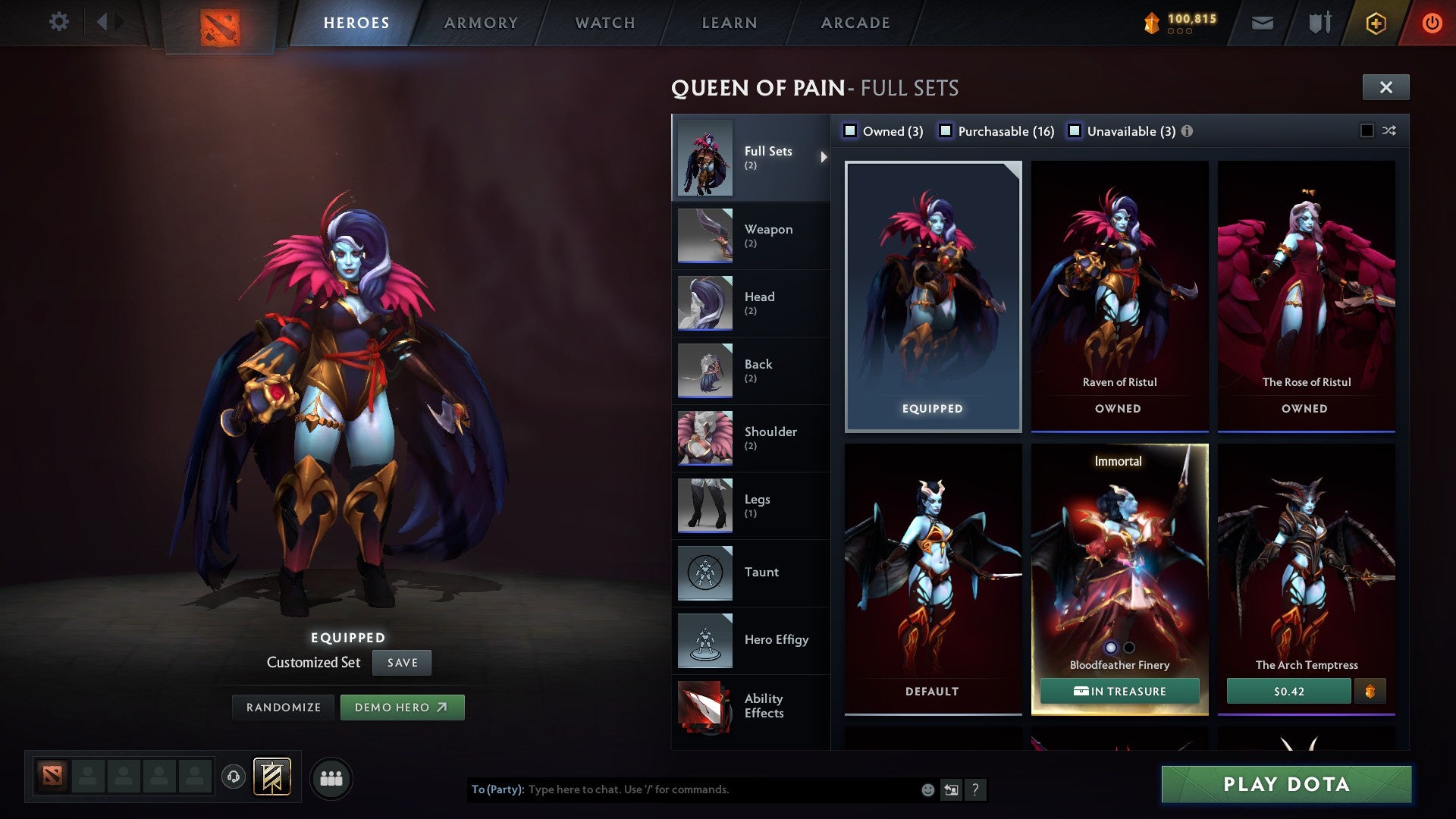Screen dimensions: 1456x819
Task: Select the Raven of Ristul set
Action: point(1119,296)
